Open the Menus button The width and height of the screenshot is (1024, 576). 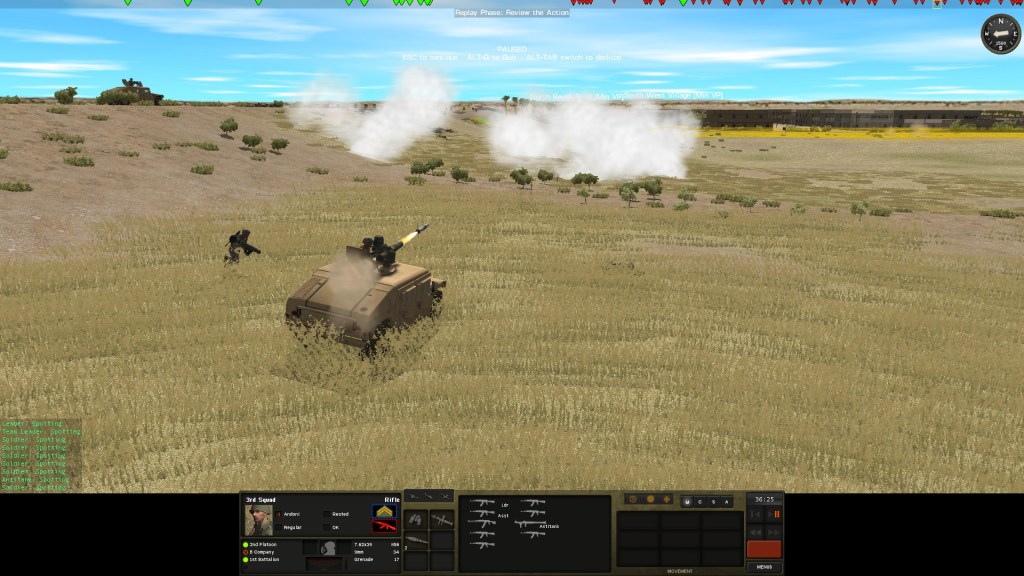[x=764, y=566]
